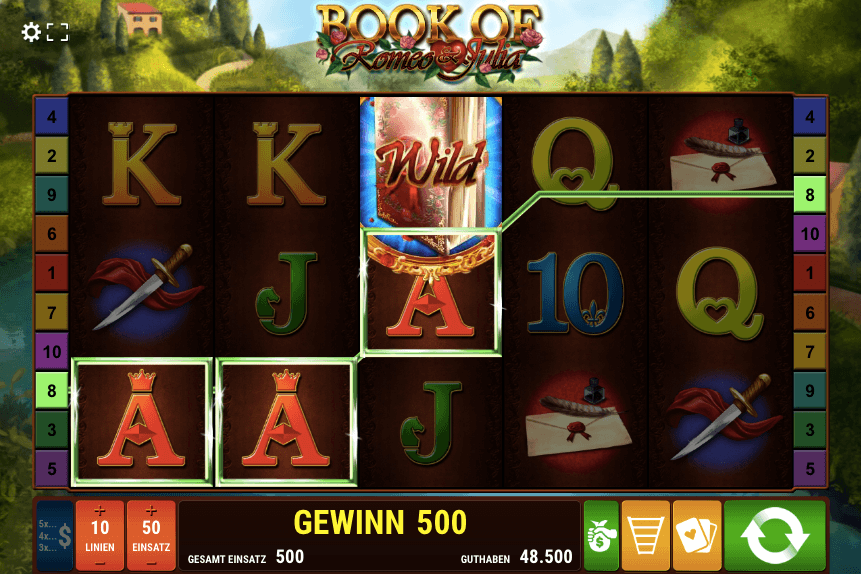
Task: Lower the Einsatz with minus
Action: pos(151,563)
